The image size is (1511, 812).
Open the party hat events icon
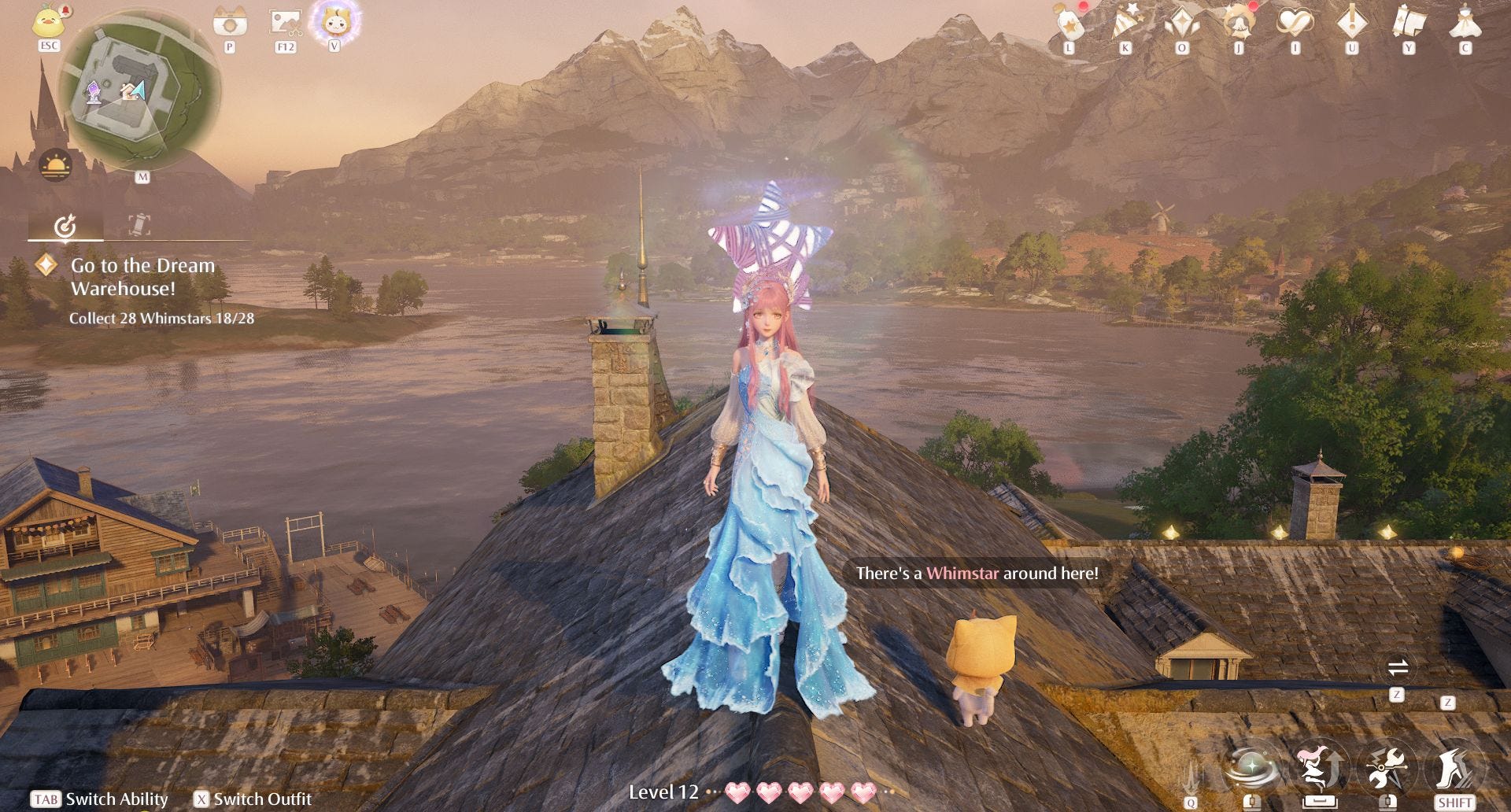click(1125, 24)
